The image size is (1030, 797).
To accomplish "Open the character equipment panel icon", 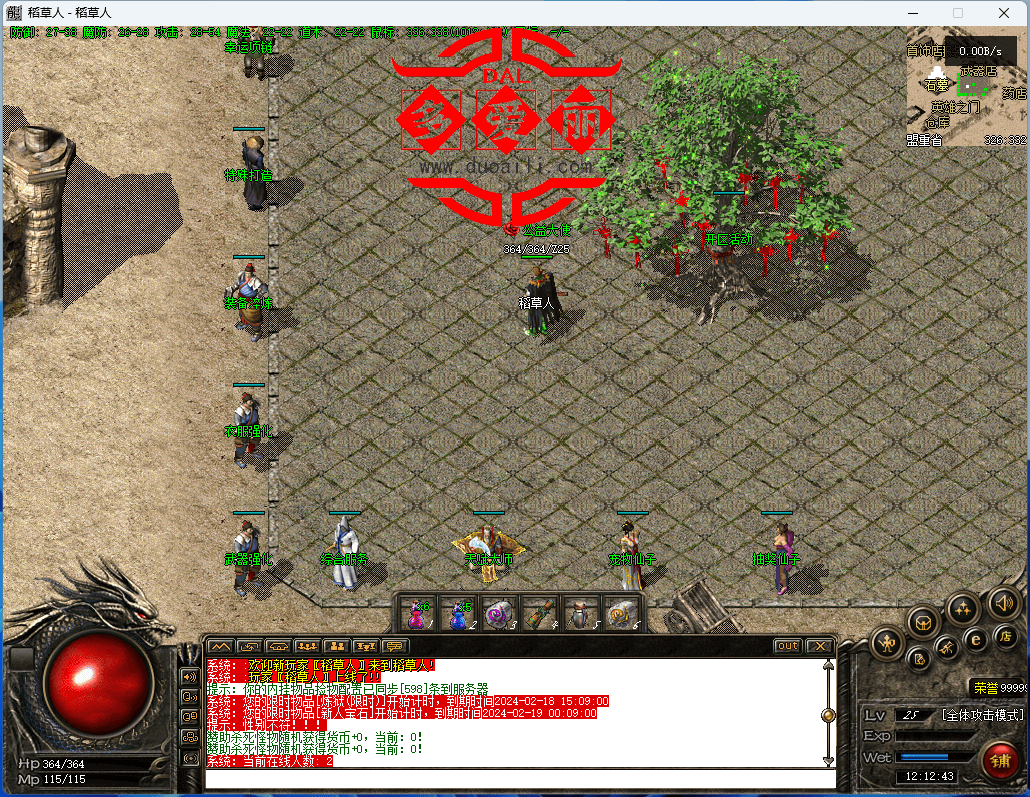I will (886, 641).
